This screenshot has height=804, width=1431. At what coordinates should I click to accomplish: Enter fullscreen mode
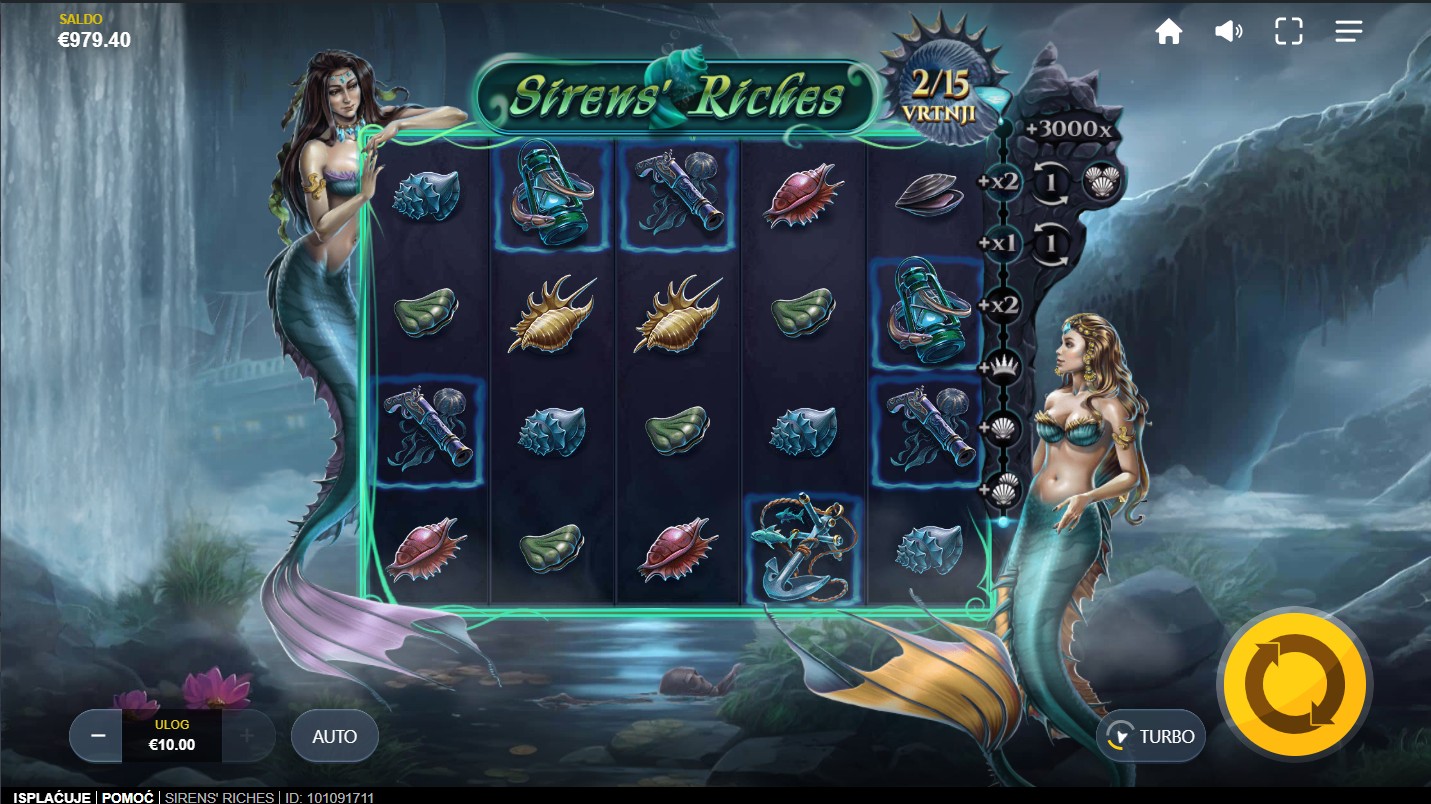pos(1288,32)
